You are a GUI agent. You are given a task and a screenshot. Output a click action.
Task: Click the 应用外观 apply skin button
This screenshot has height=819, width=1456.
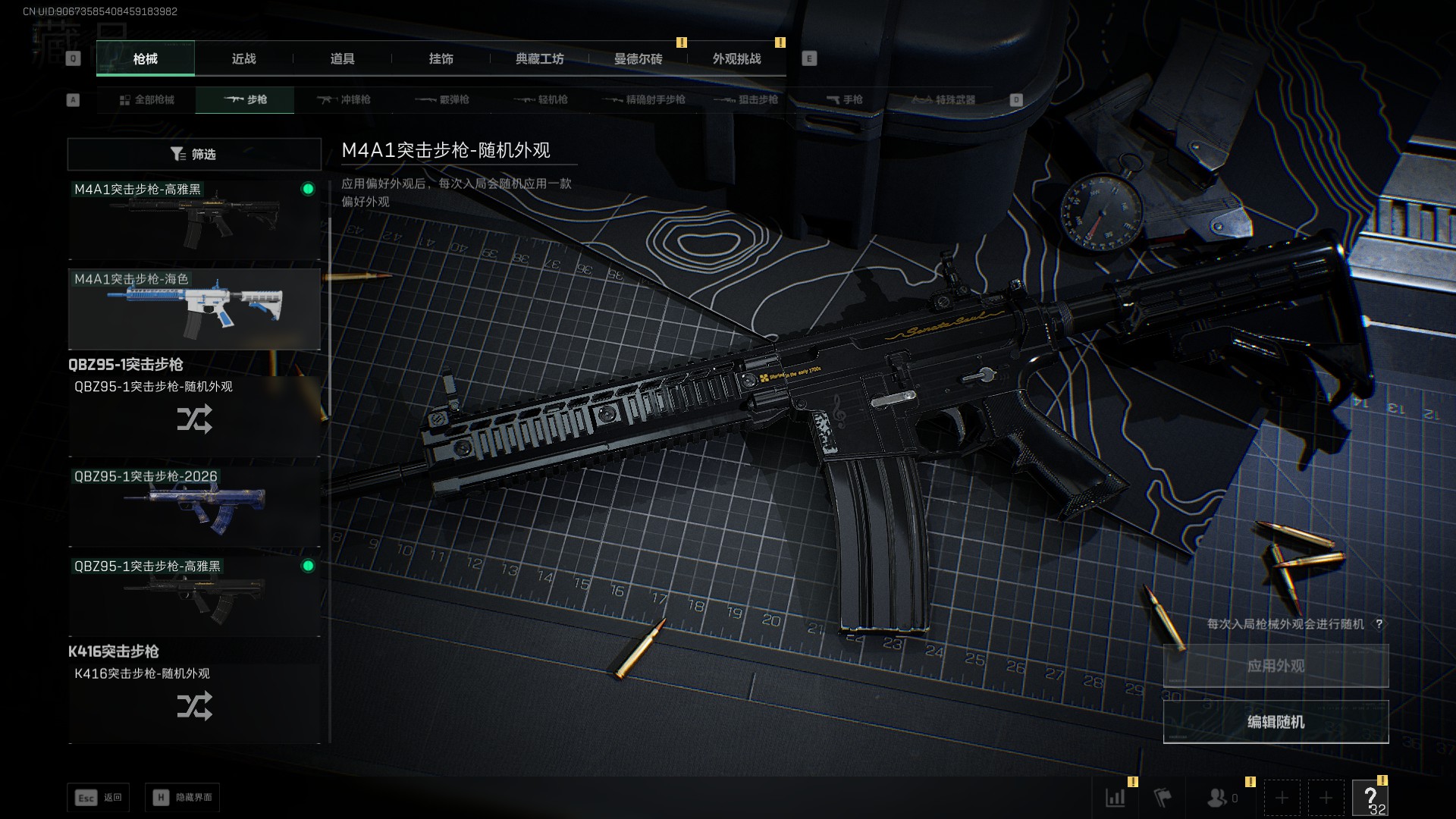pos(1276,666)
